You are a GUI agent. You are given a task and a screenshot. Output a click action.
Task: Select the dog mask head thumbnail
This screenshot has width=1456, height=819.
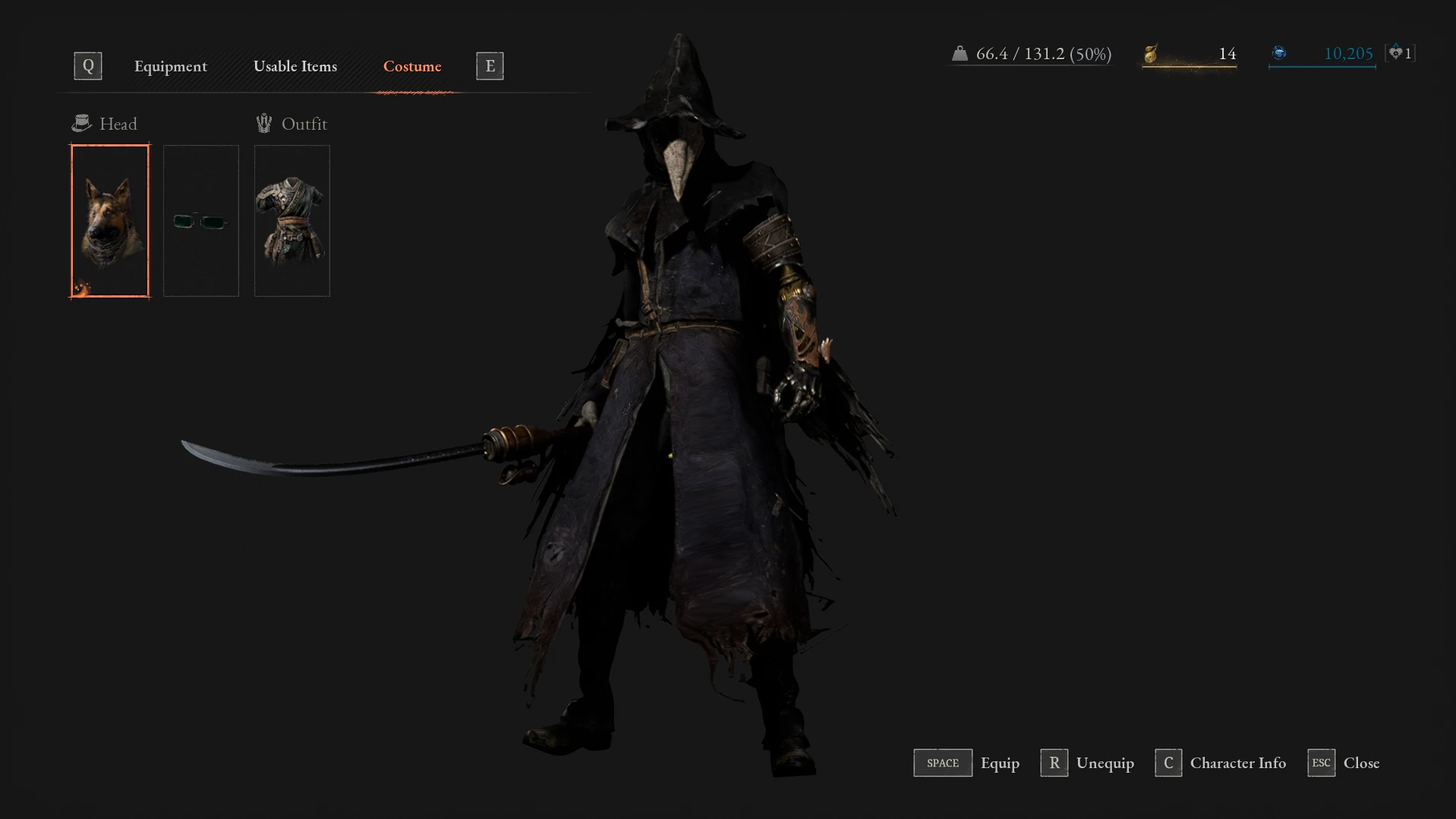[109, 220]
